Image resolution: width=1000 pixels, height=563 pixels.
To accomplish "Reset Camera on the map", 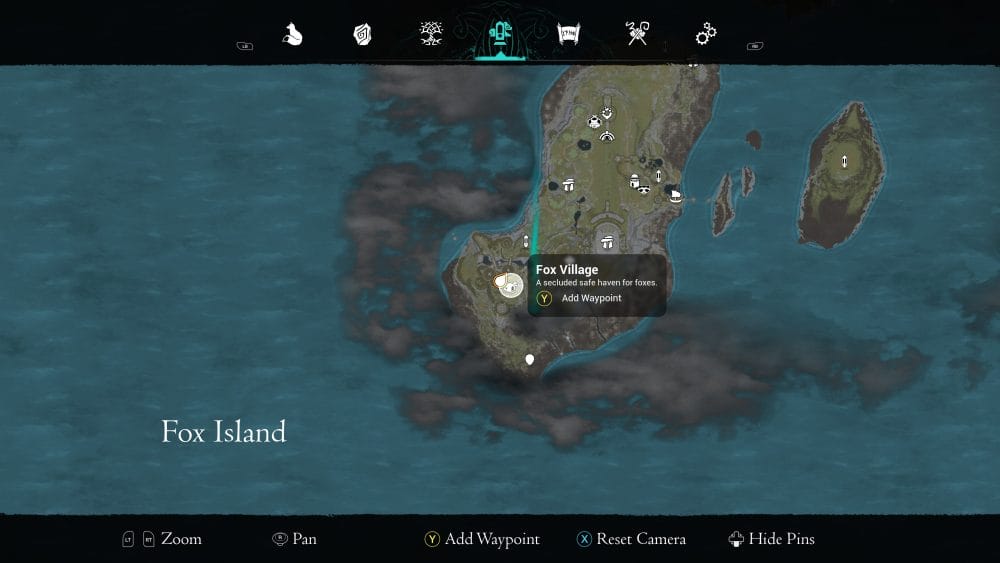I will (x=631, y=539).
